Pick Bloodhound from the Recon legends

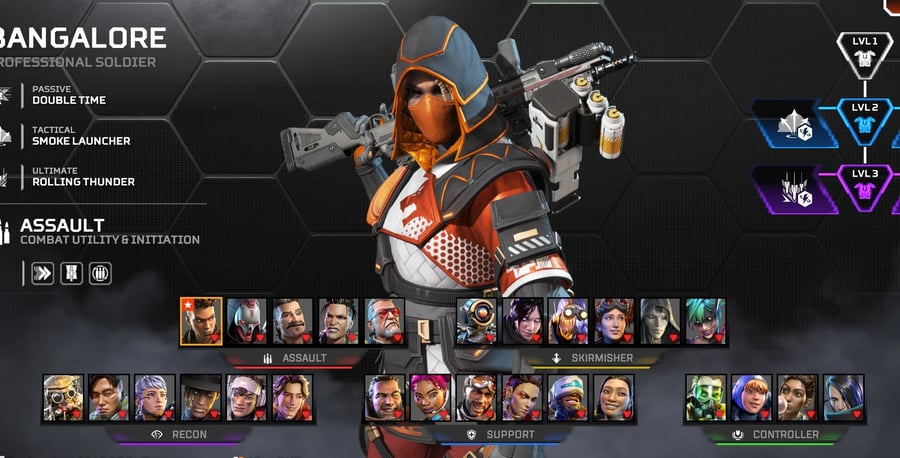(x=63, y=397)
